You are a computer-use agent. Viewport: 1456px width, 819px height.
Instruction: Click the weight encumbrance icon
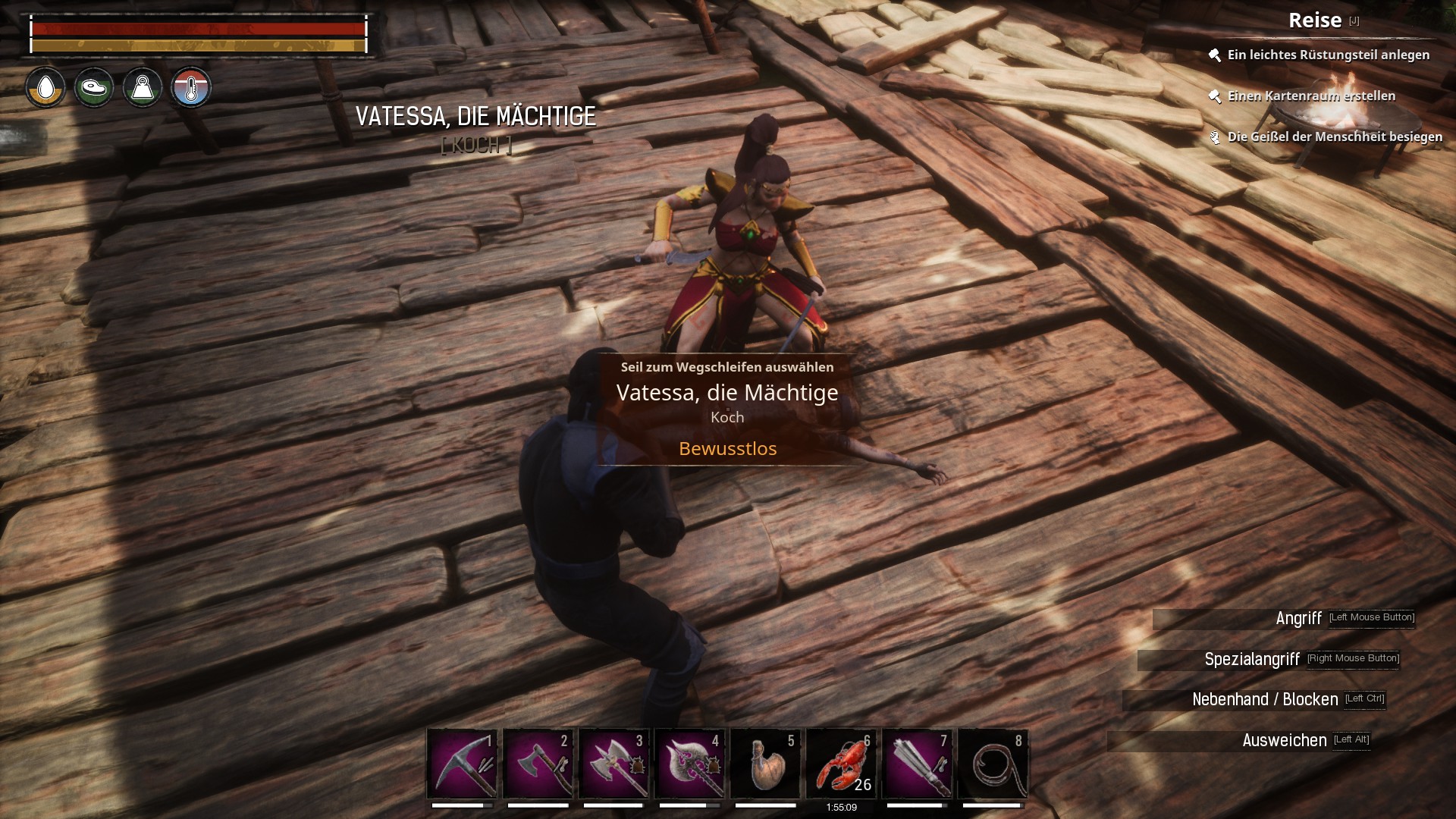point(143,88)
